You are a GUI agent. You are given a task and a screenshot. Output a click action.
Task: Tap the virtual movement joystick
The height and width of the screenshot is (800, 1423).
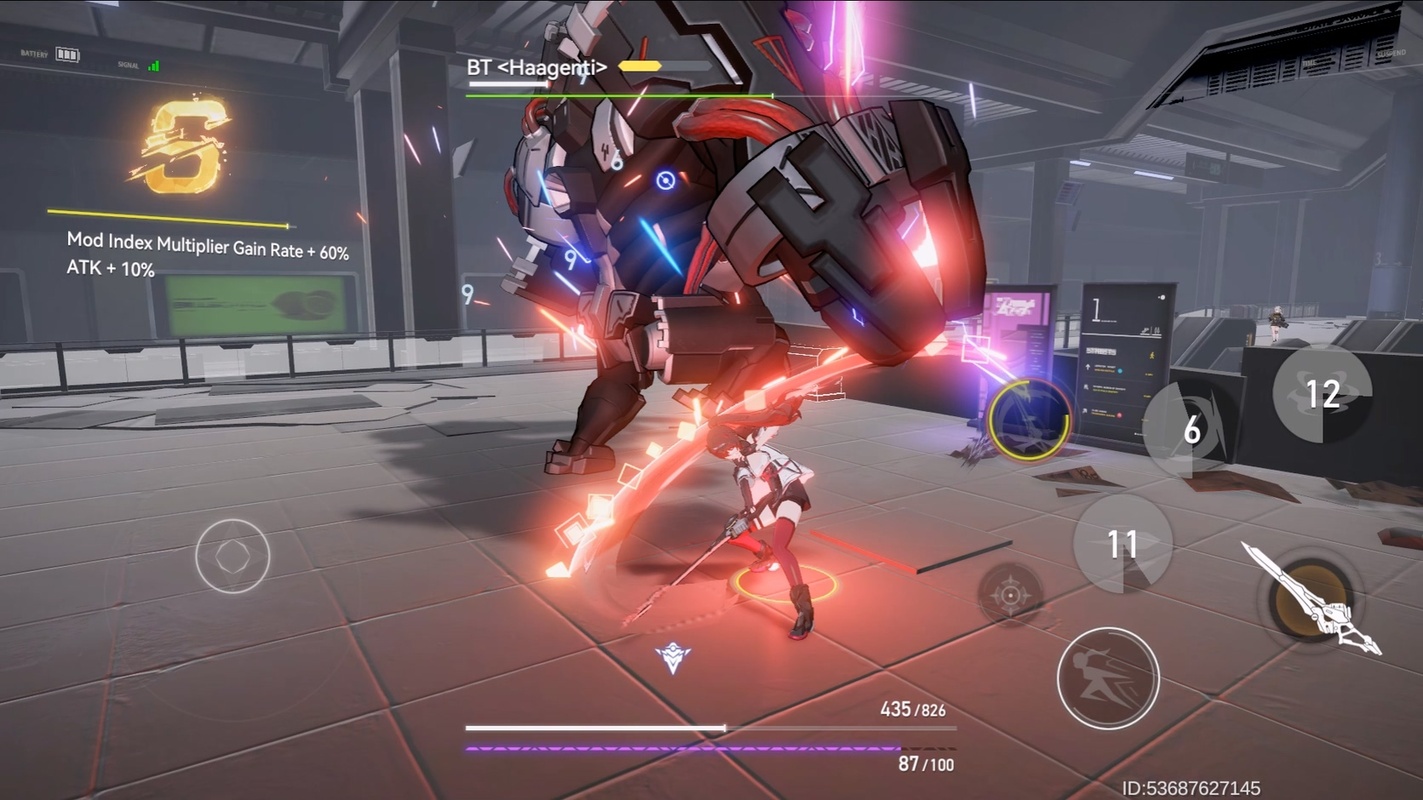(x=233, y=556)
